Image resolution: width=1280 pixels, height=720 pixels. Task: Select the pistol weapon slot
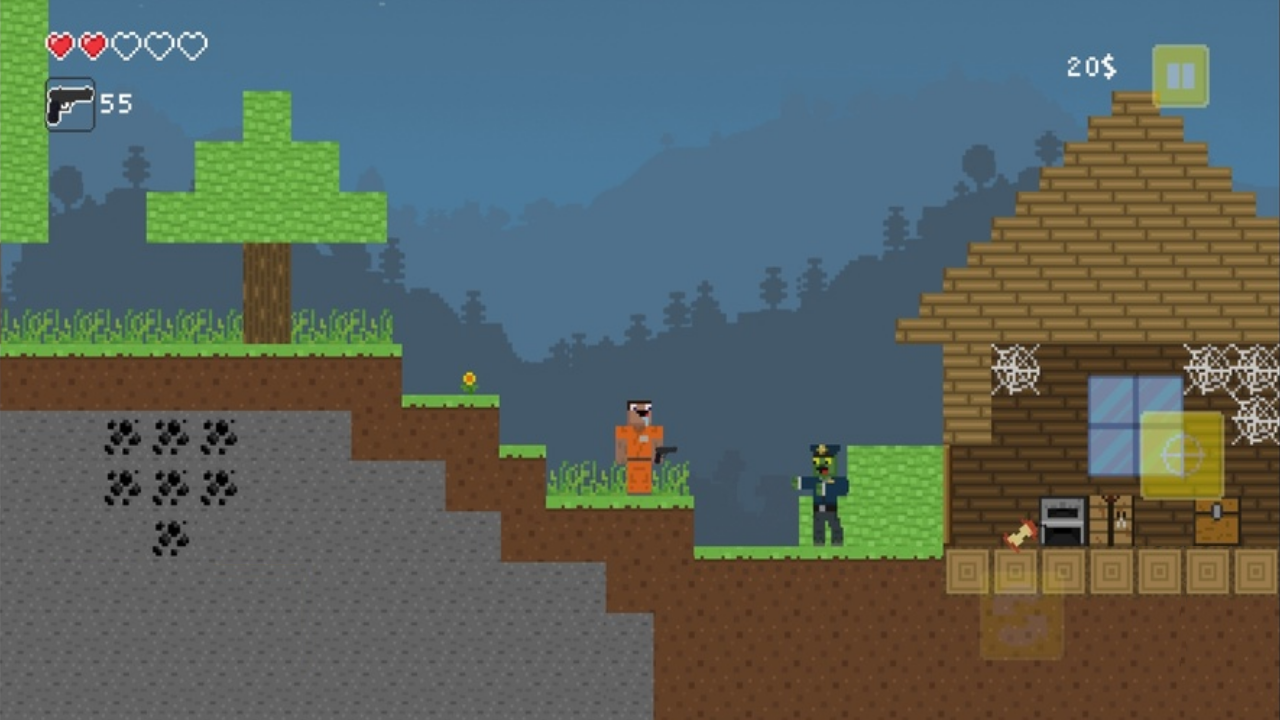point(69,103)
